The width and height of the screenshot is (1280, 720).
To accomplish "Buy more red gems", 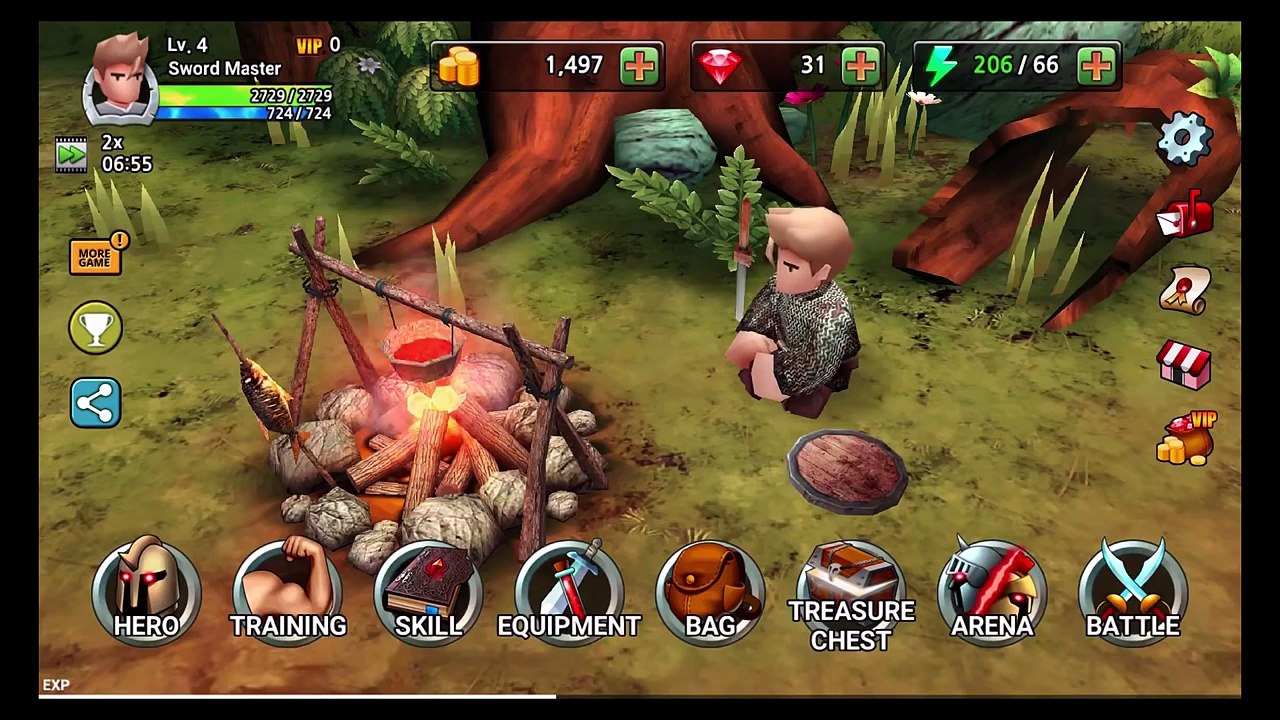I will point(861,66).
